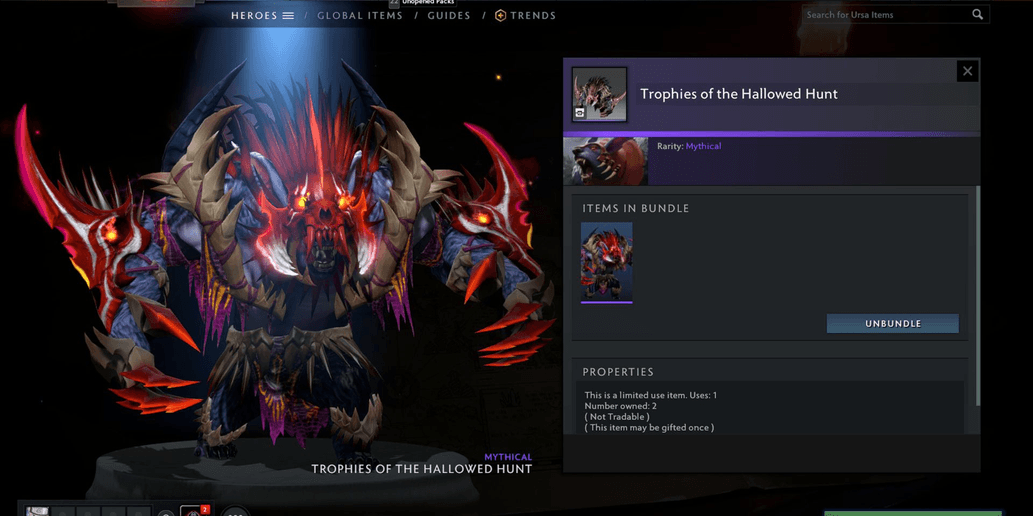Switch to the Global Items tab
Image resolution: width=1033 pixels, height=516 pixels.
click(360, 16)
